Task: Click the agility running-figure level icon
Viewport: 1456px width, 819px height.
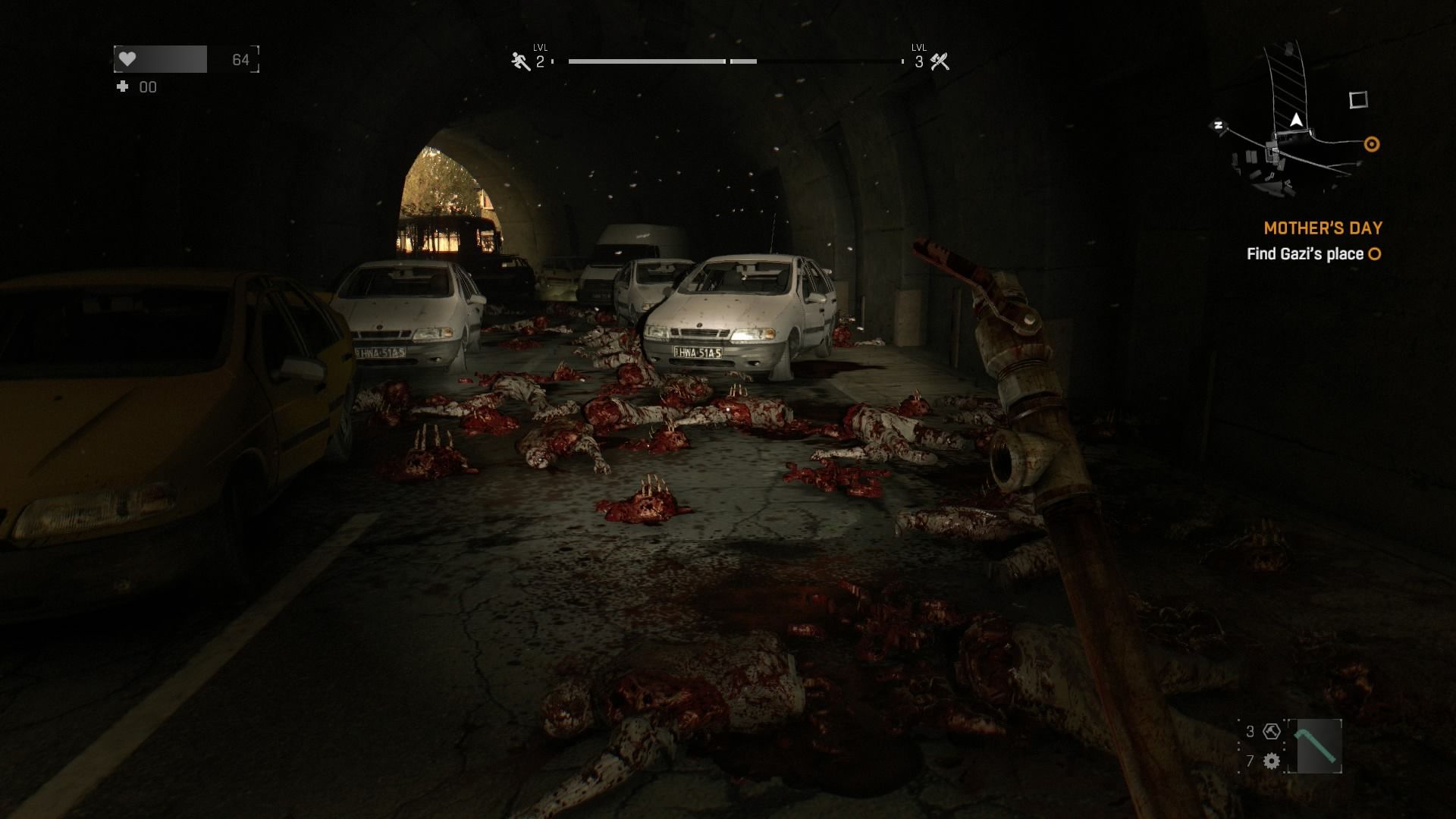Action: click(x=520, y=61)
